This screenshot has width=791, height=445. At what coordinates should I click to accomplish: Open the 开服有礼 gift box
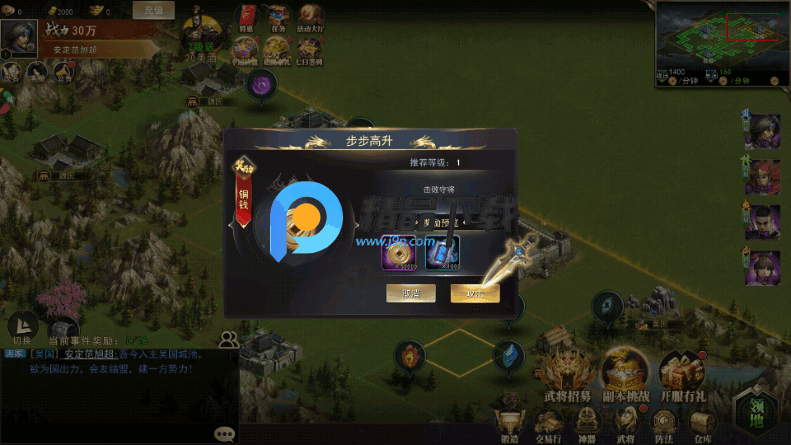[682, 370]
